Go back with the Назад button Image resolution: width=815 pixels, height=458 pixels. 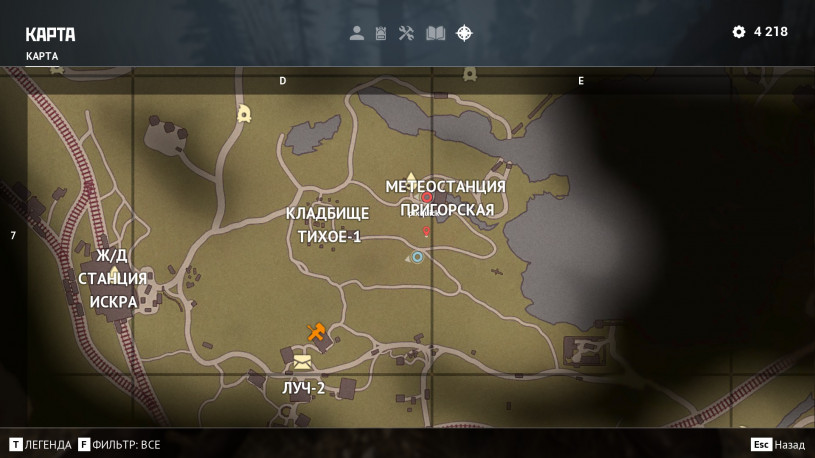coord(778,445)
